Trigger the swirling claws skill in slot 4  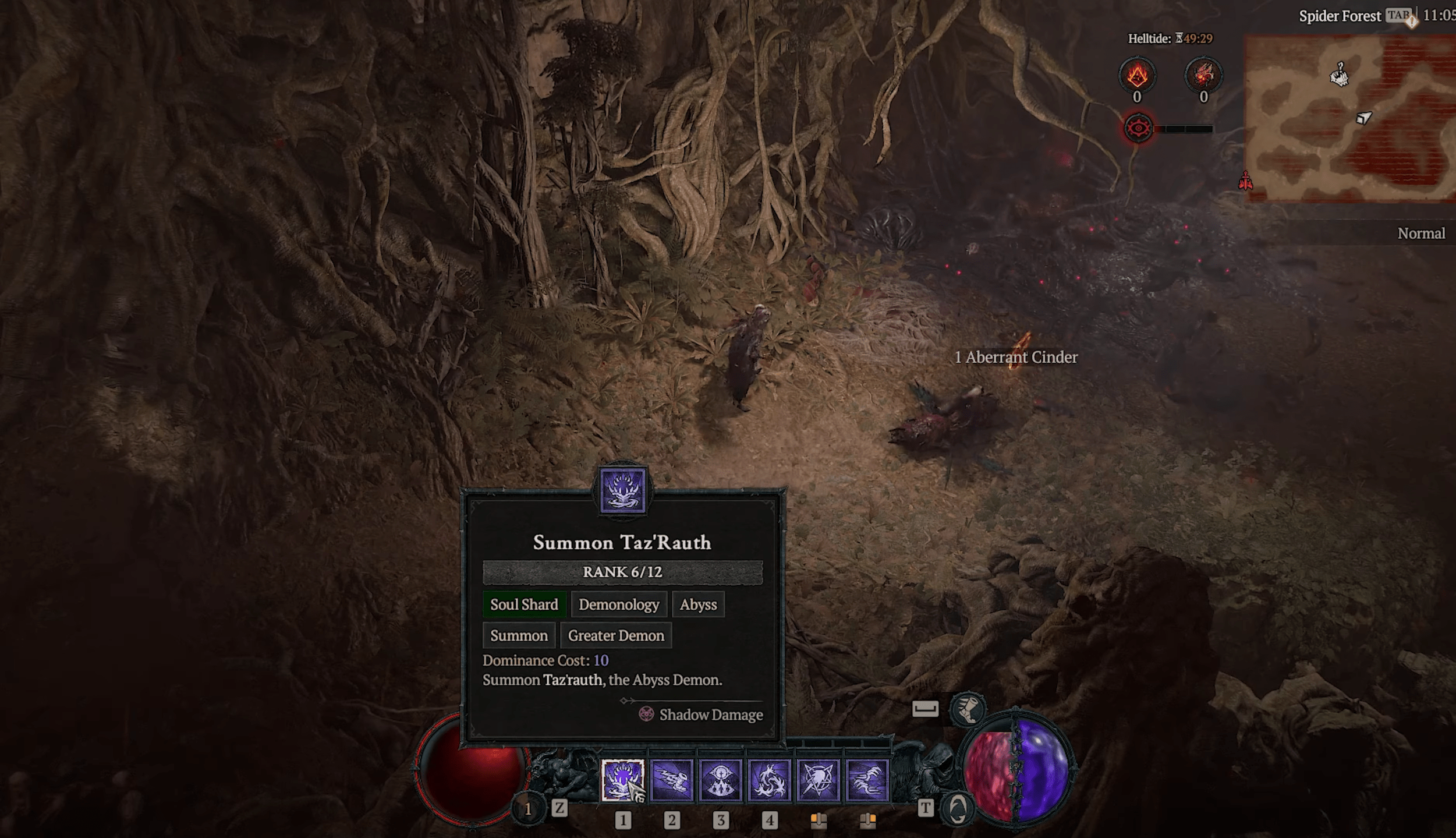pos(769,780)
